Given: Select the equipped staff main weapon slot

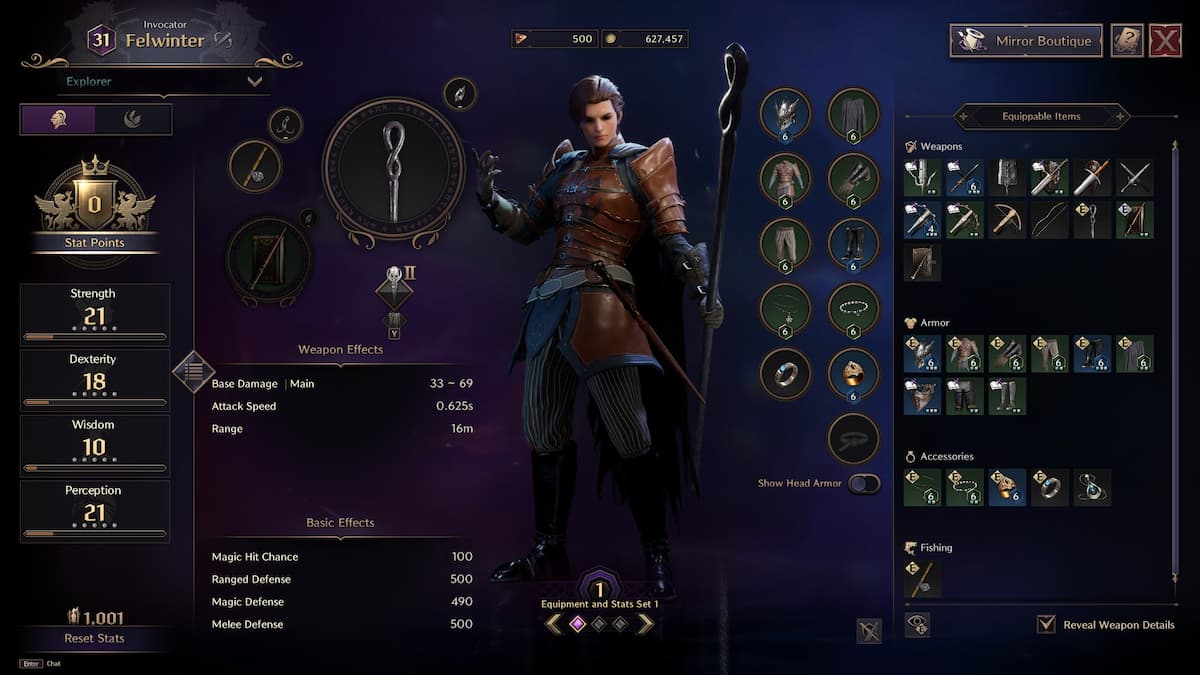Looking at the screenshot, I should [393, 171].
